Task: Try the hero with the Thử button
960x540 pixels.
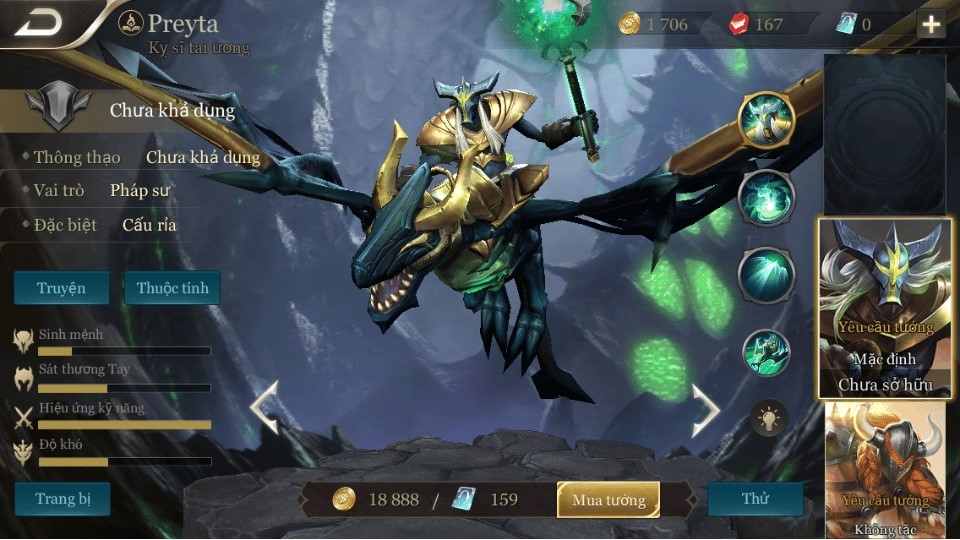Action: click(x=754, y=498)
